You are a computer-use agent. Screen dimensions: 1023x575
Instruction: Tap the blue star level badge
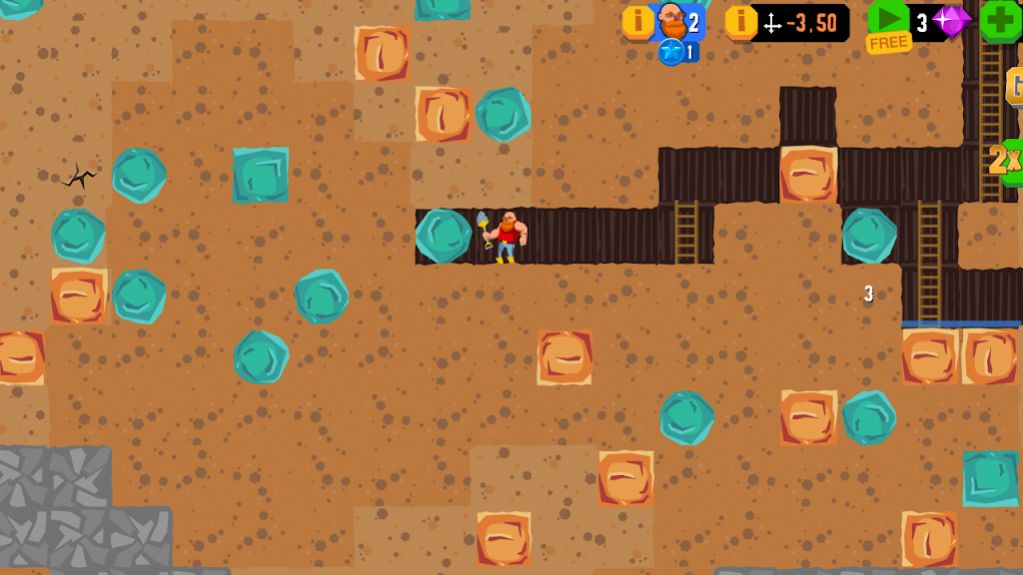pos(672,52)
